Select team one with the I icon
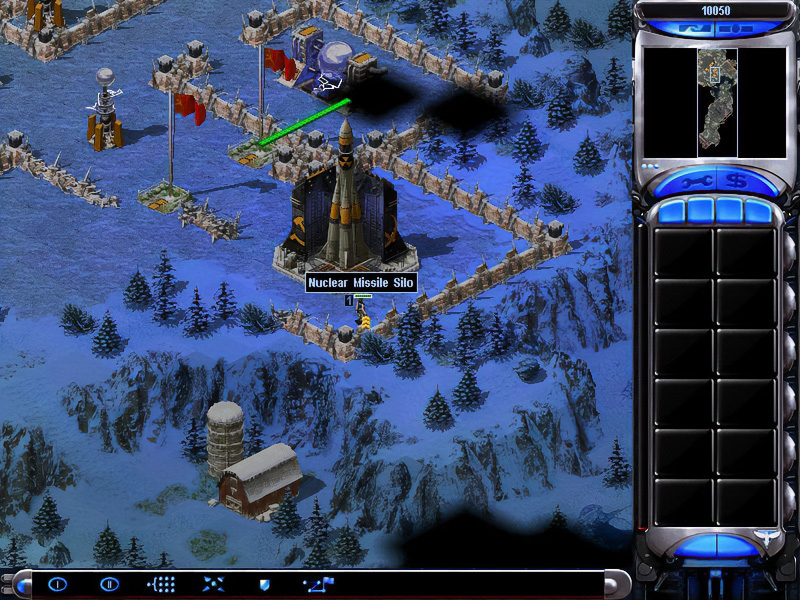The image size is (800, 600). pos(57,584)
